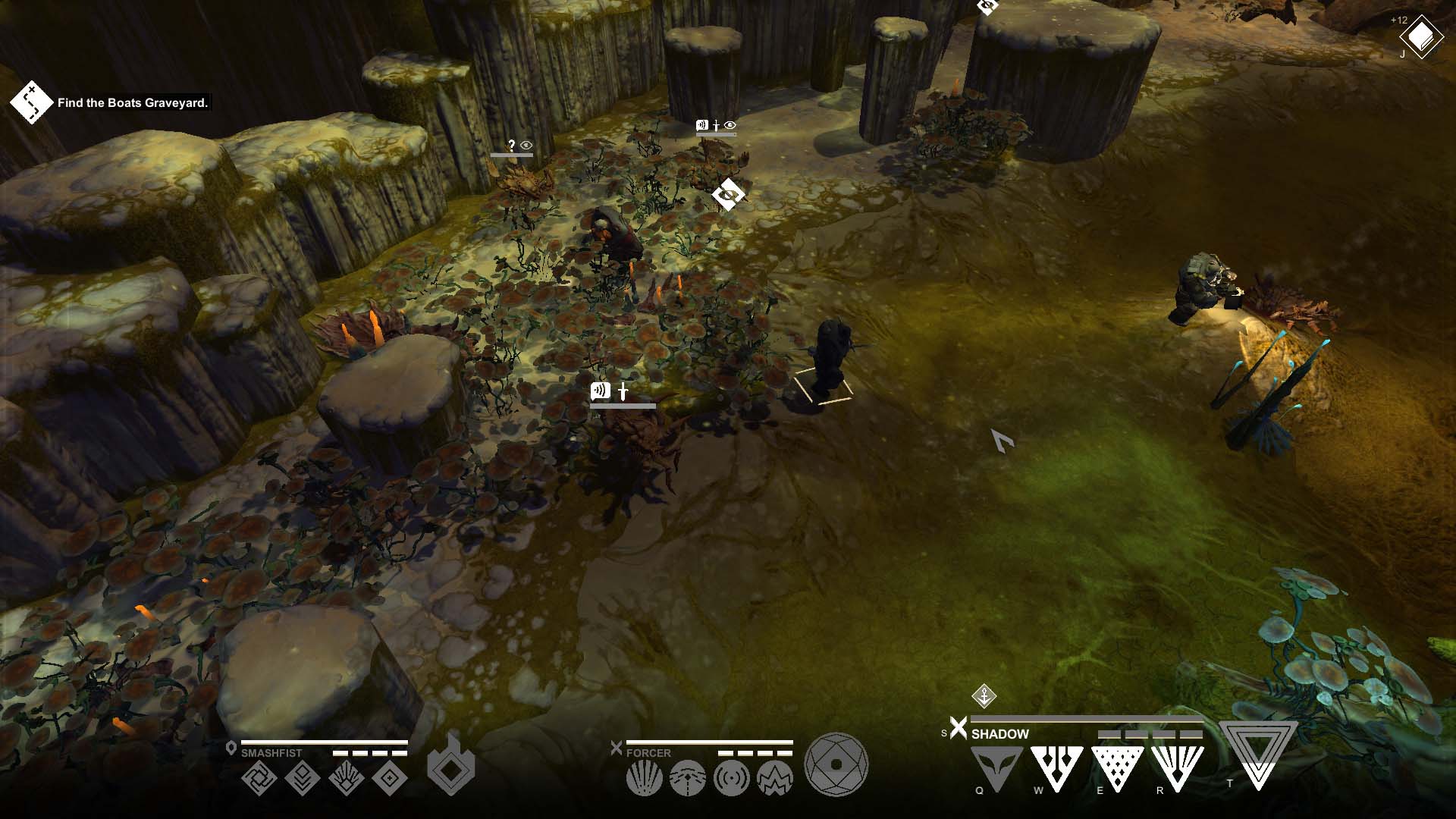Screen dimensions: 1456x819
Task: Activate Shadow's W ability icon
Action: (x=1057, y=768)
